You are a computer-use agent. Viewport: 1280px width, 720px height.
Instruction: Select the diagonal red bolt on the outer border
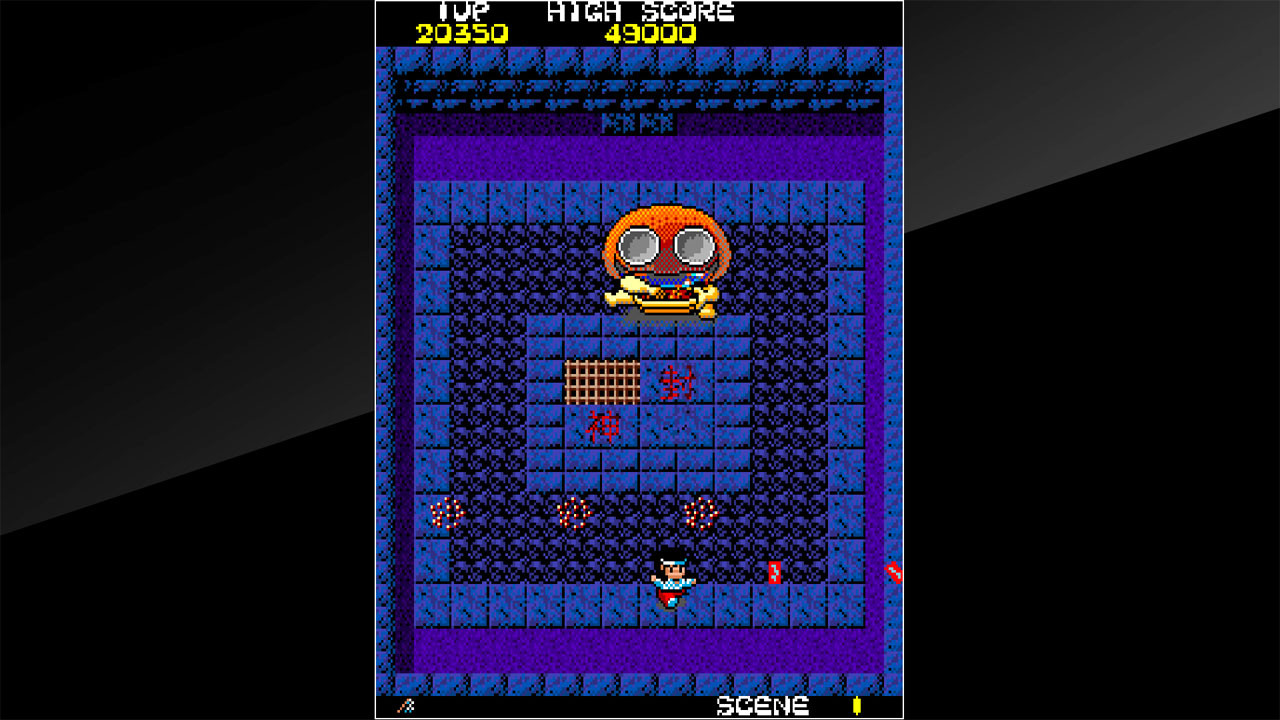click(893, 572)
